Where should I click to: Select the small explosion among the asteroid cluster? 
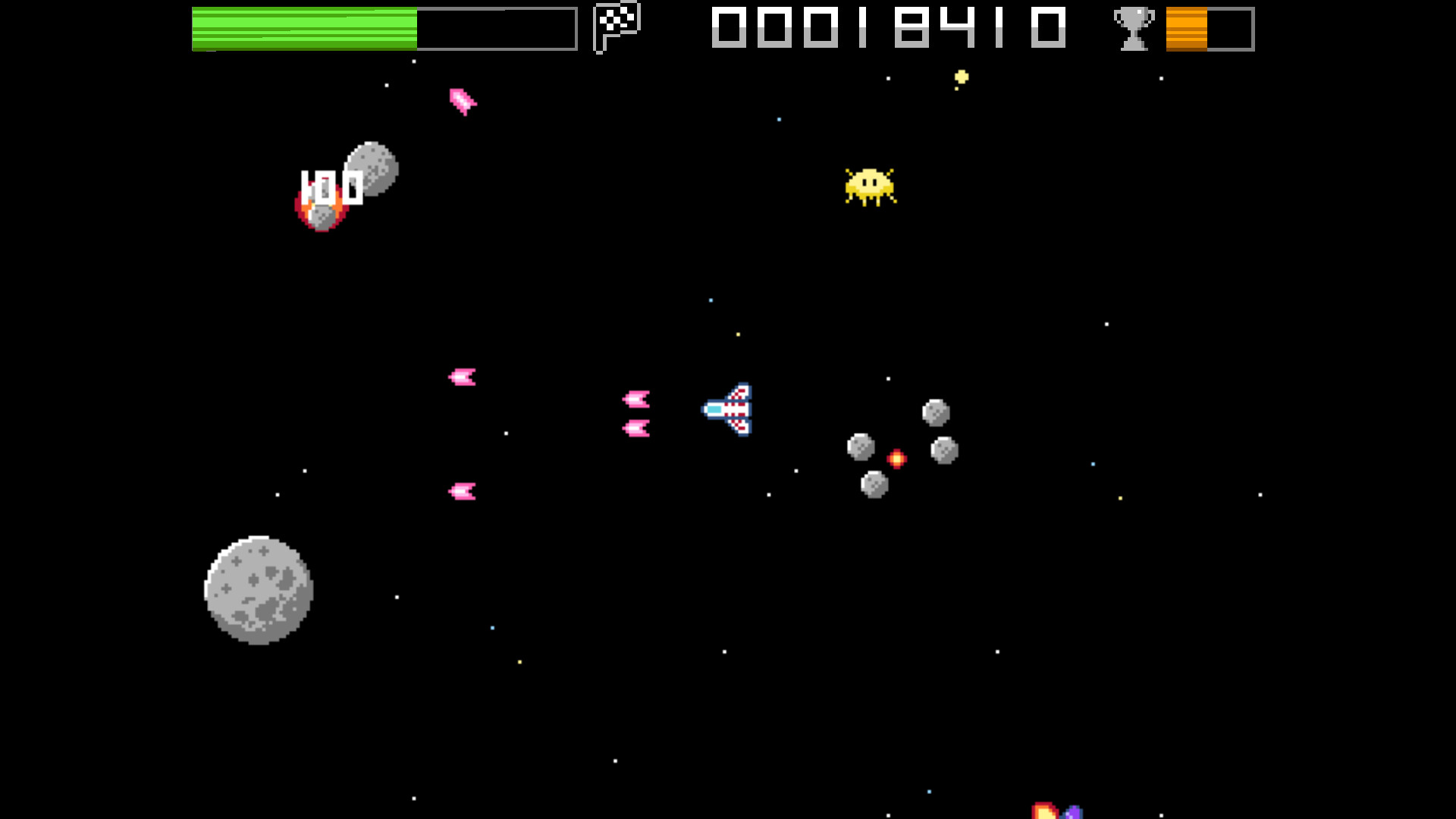pos(896,457)
